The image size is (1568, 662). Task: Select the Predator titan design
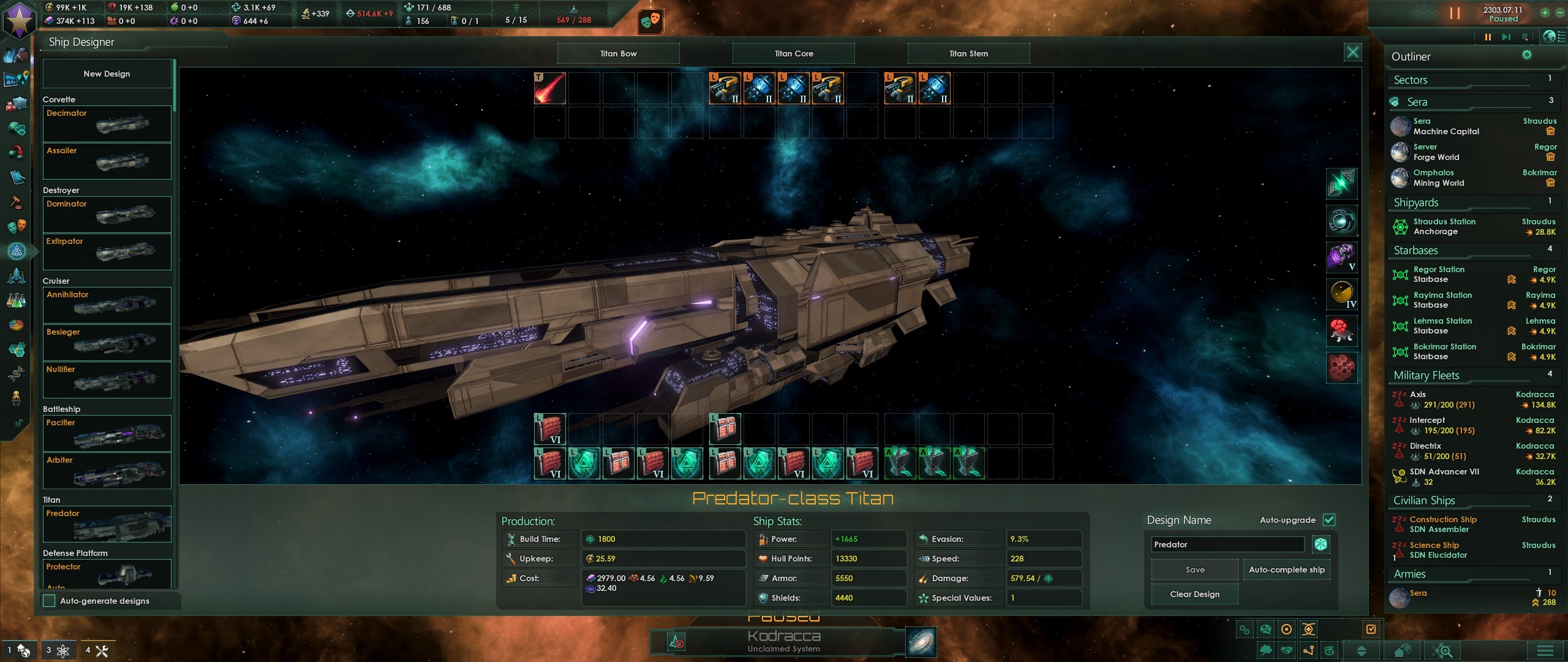(107, 523)
